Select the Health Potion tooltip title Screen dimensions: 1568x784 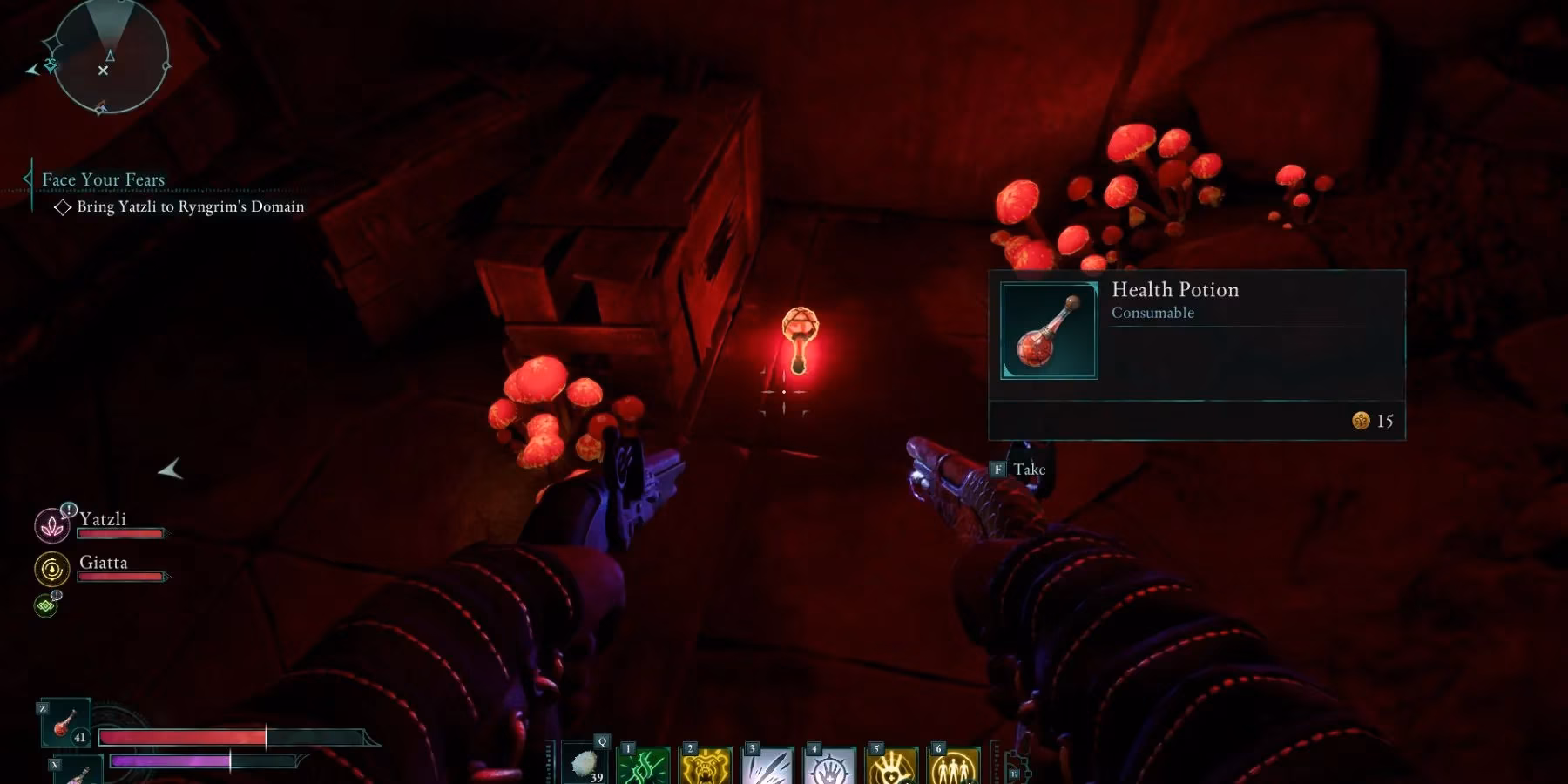click(1175, 290)
